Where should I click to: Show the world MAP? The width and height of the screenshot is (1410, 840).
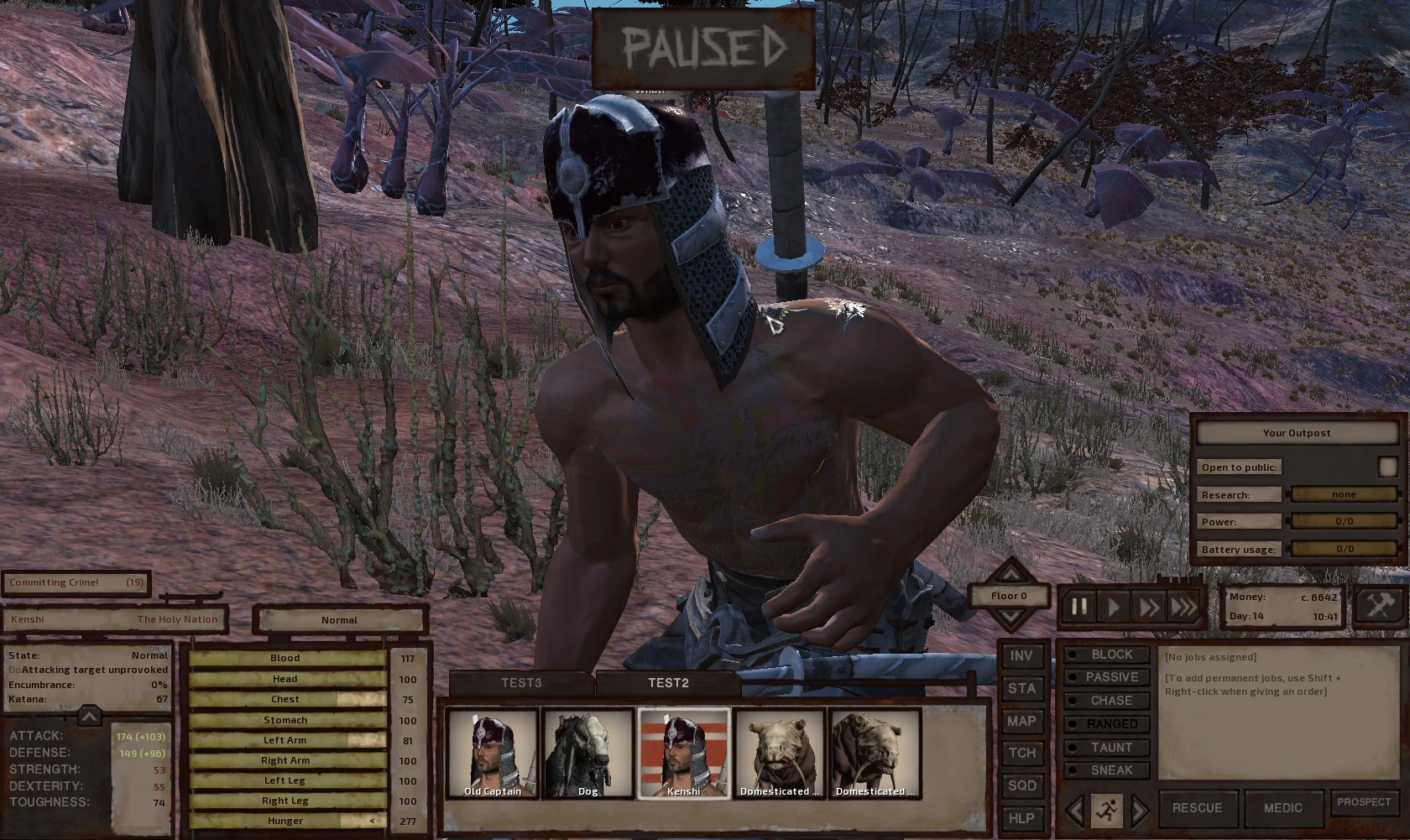pos(1021,721)
